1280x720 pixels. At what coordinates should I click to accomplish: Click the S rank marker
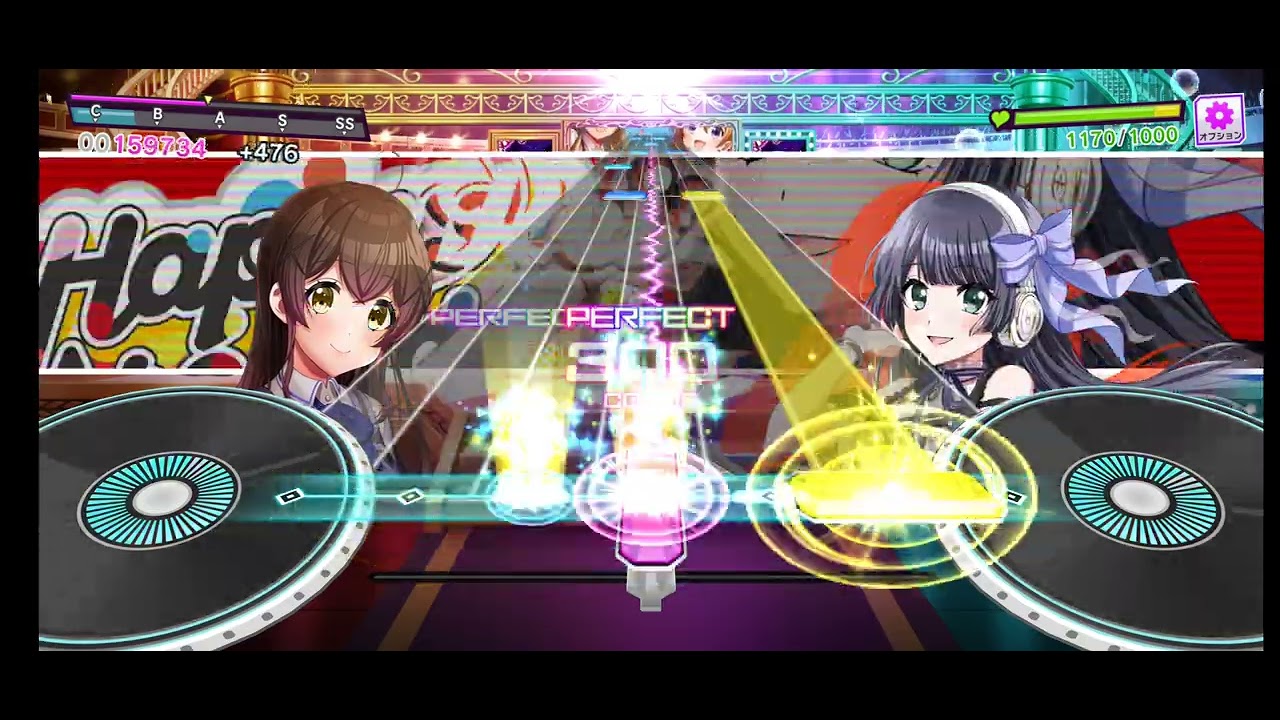click(x=282, y=120)
